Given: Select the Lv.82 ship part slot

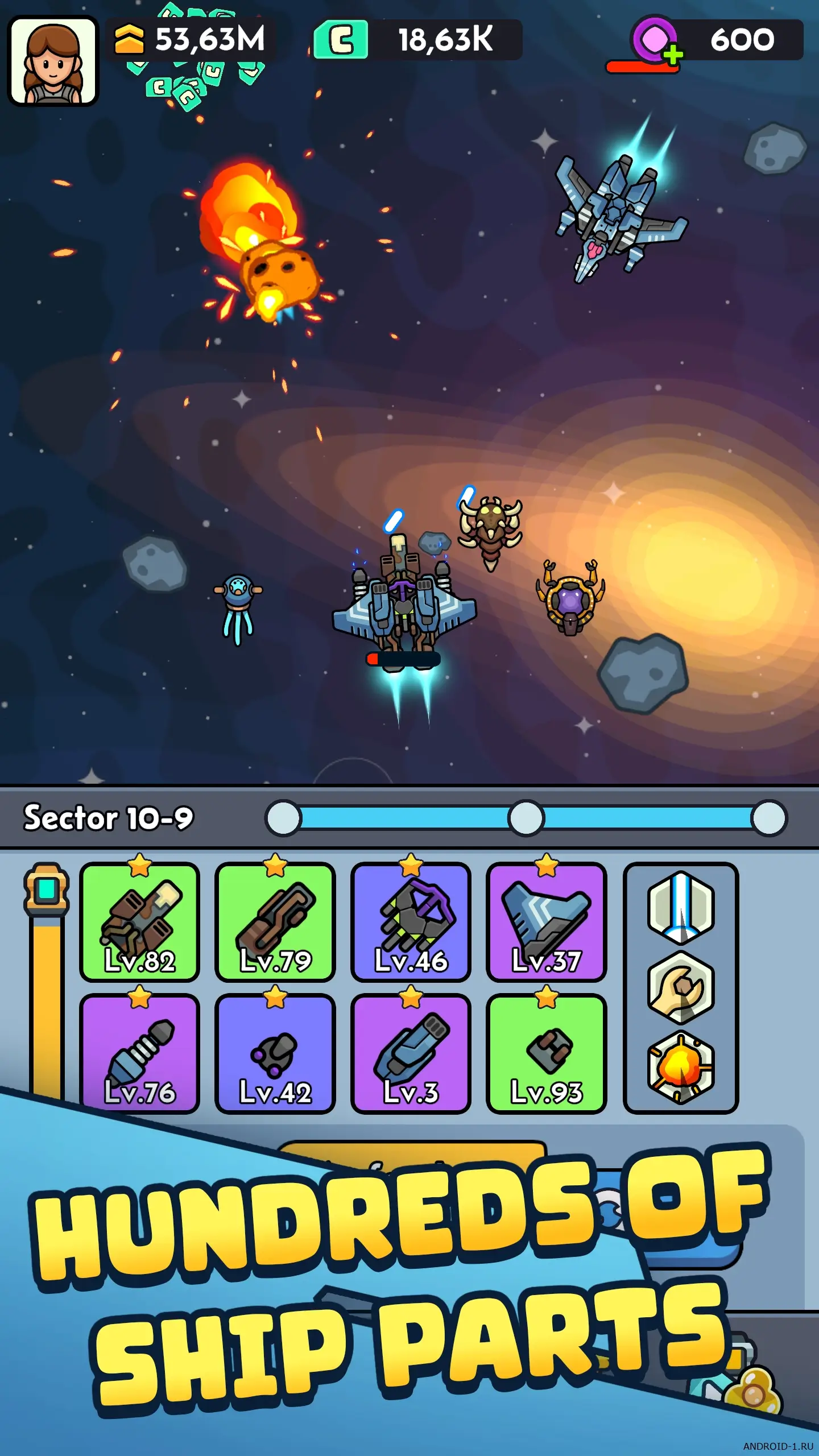Looking at the screenshot, I should pos(140,923).
